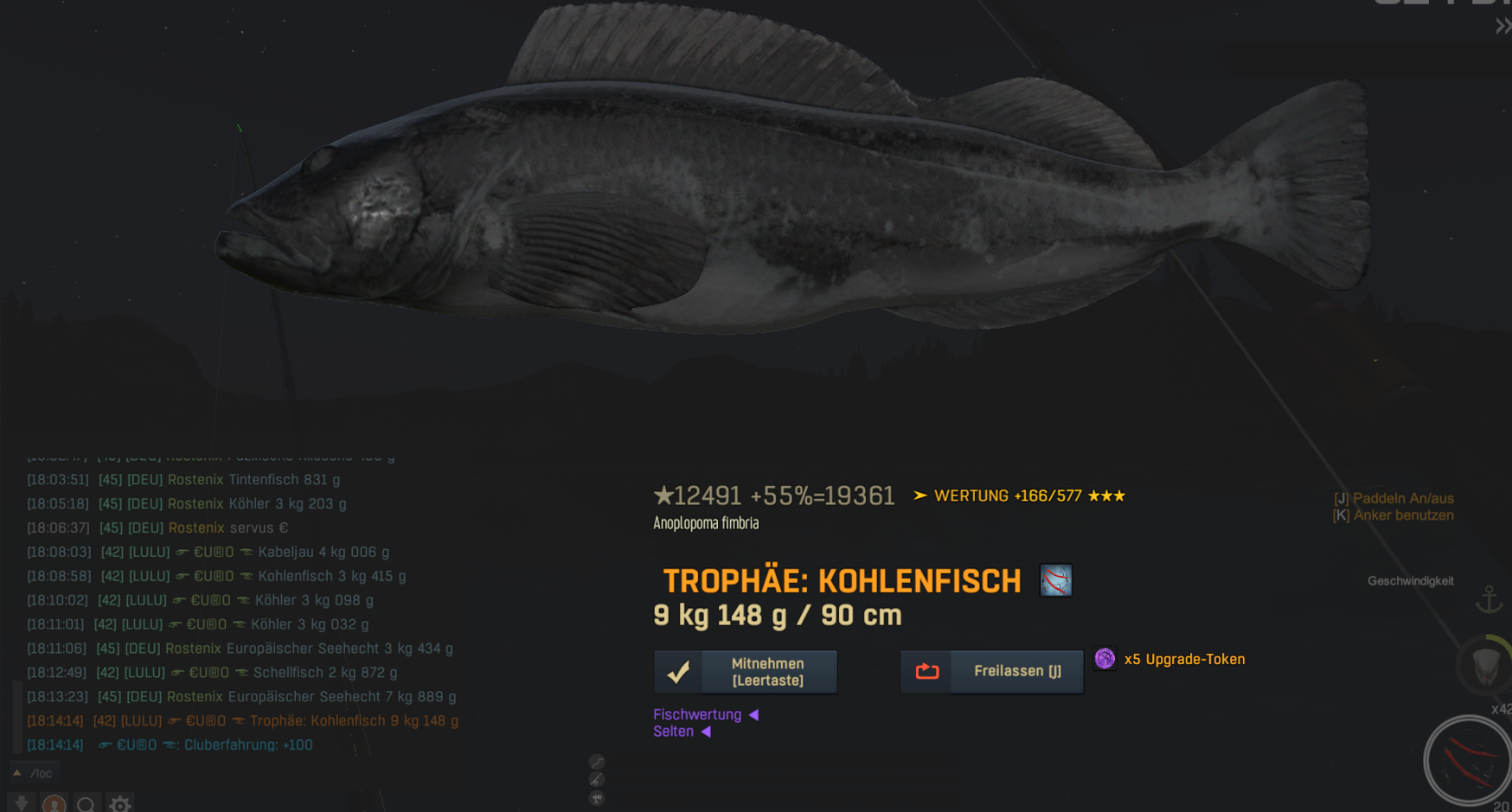Screen dimensions: 1512x812
Task: Click the trophy message filter icon
Action: (x=597, y=798)
